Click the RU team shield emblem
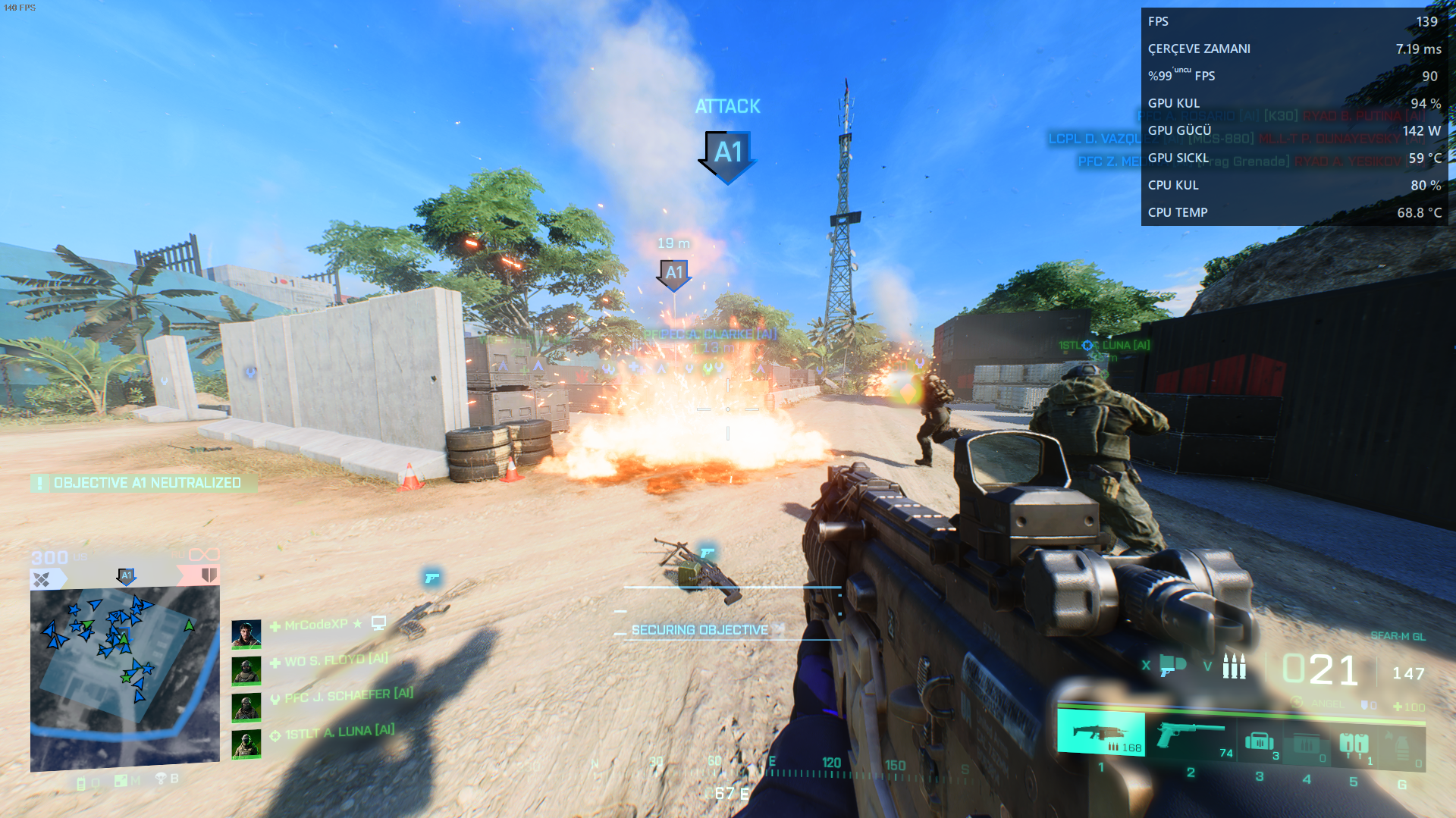 pos(209,575)
